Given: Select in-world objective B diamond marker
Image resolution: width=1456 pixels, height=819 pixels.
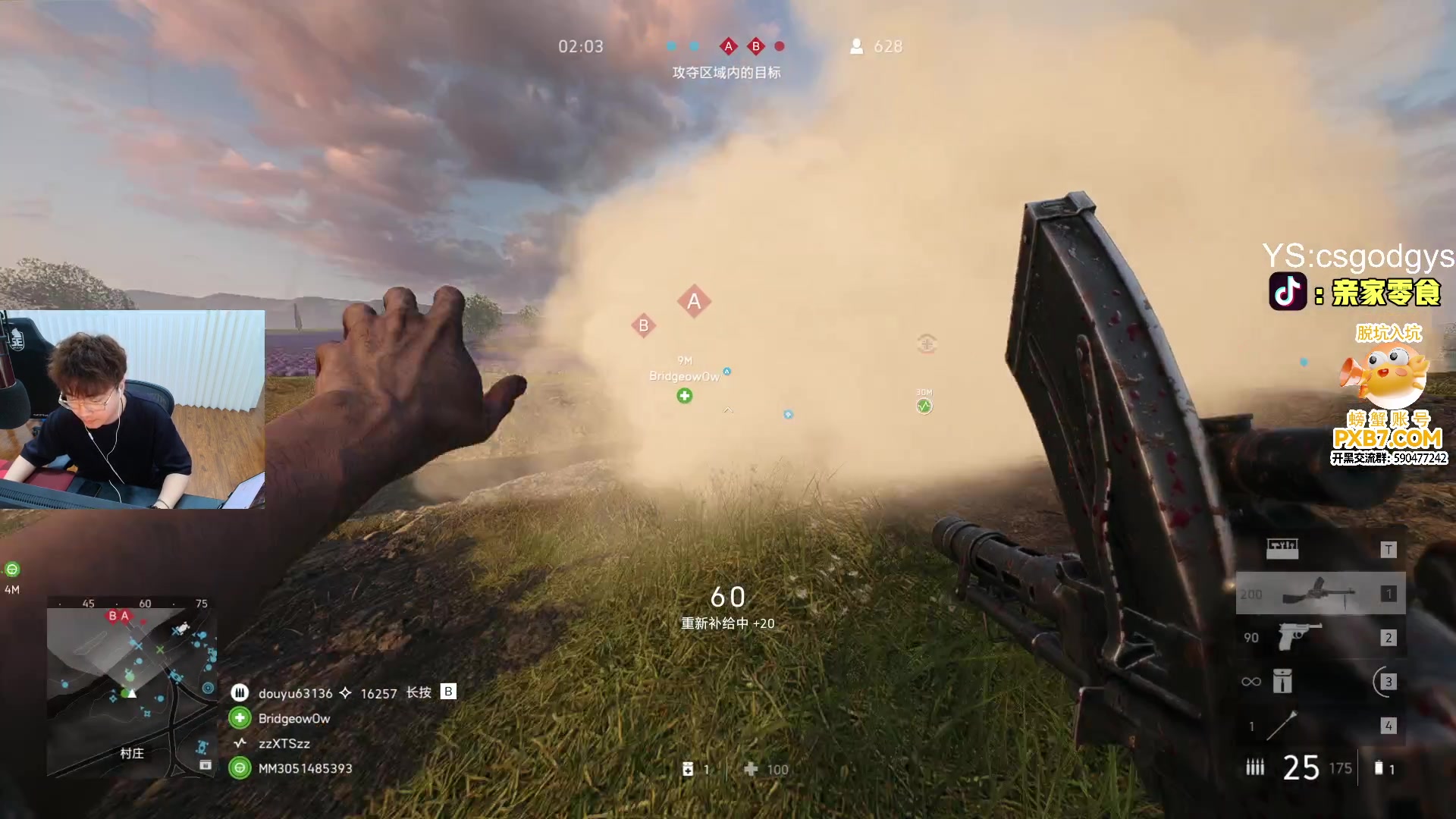Looking at the screenshot, I should pos(643,326).
